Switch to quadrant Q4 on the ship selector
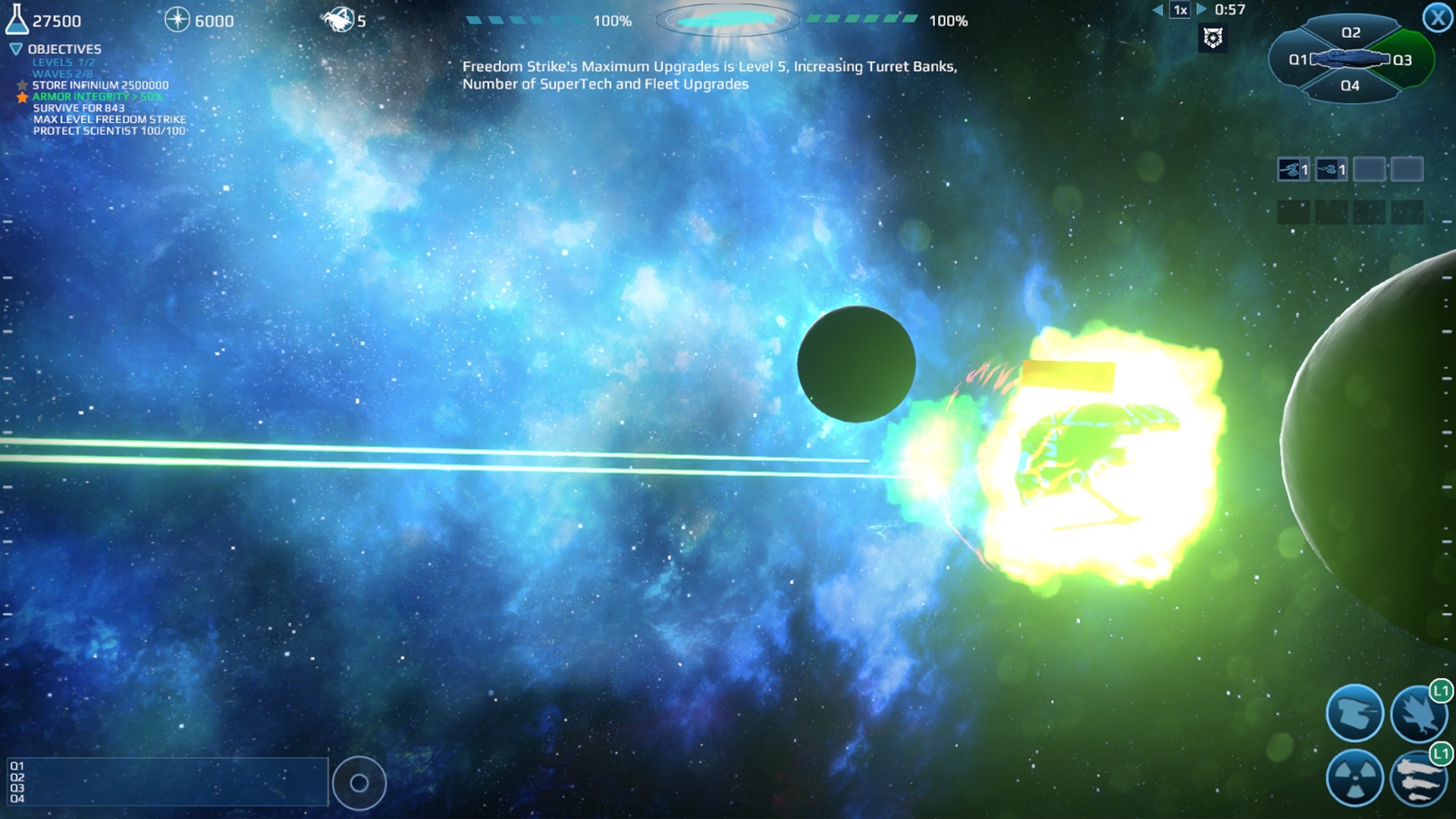Viewport: 1456px width, 819px height. (1351, 86)
